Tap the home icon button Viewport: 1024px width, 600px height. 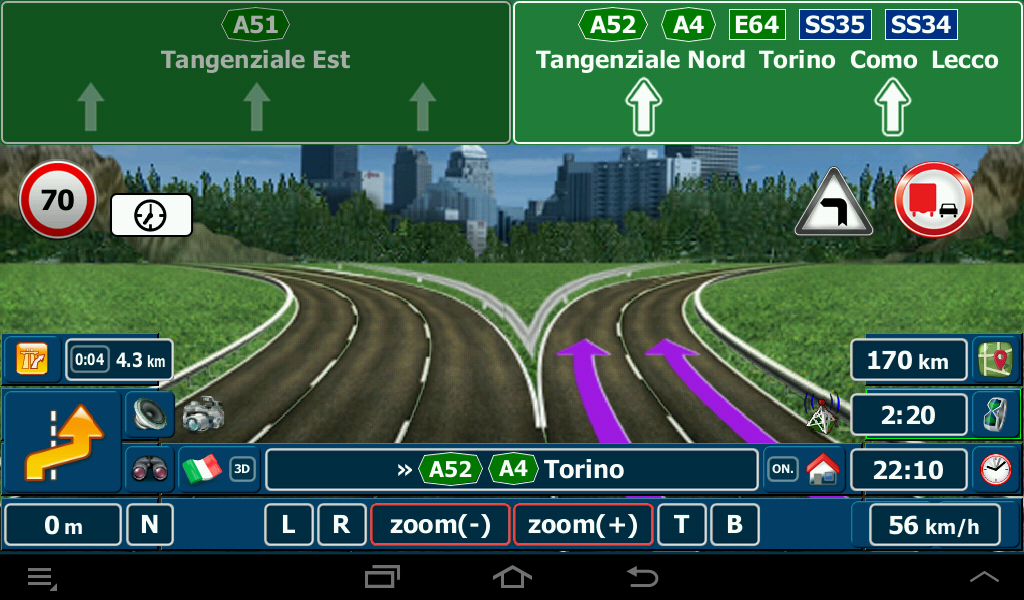point(825,469)
